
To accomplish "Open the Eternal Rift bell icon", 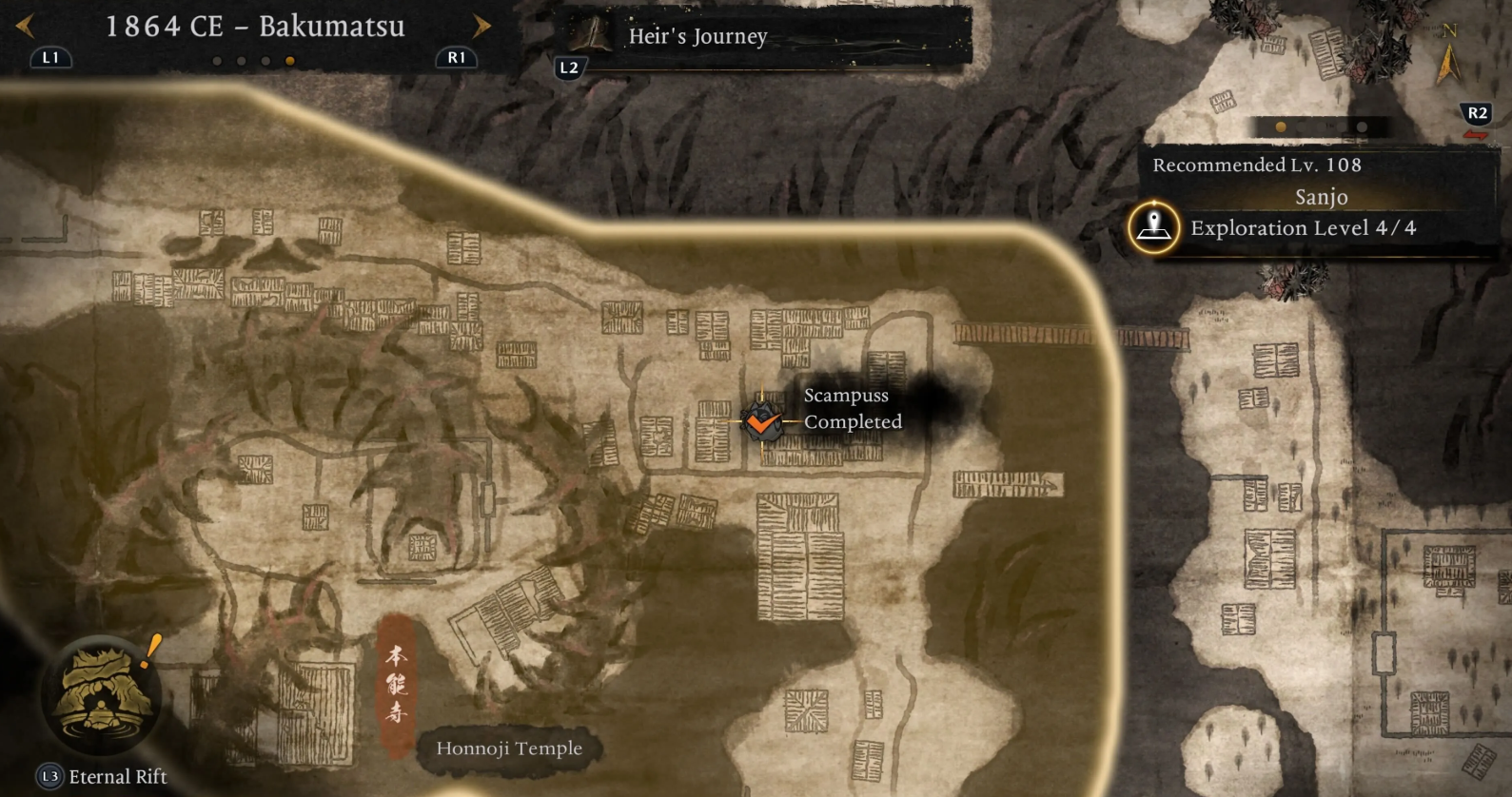I will (101, 694).
